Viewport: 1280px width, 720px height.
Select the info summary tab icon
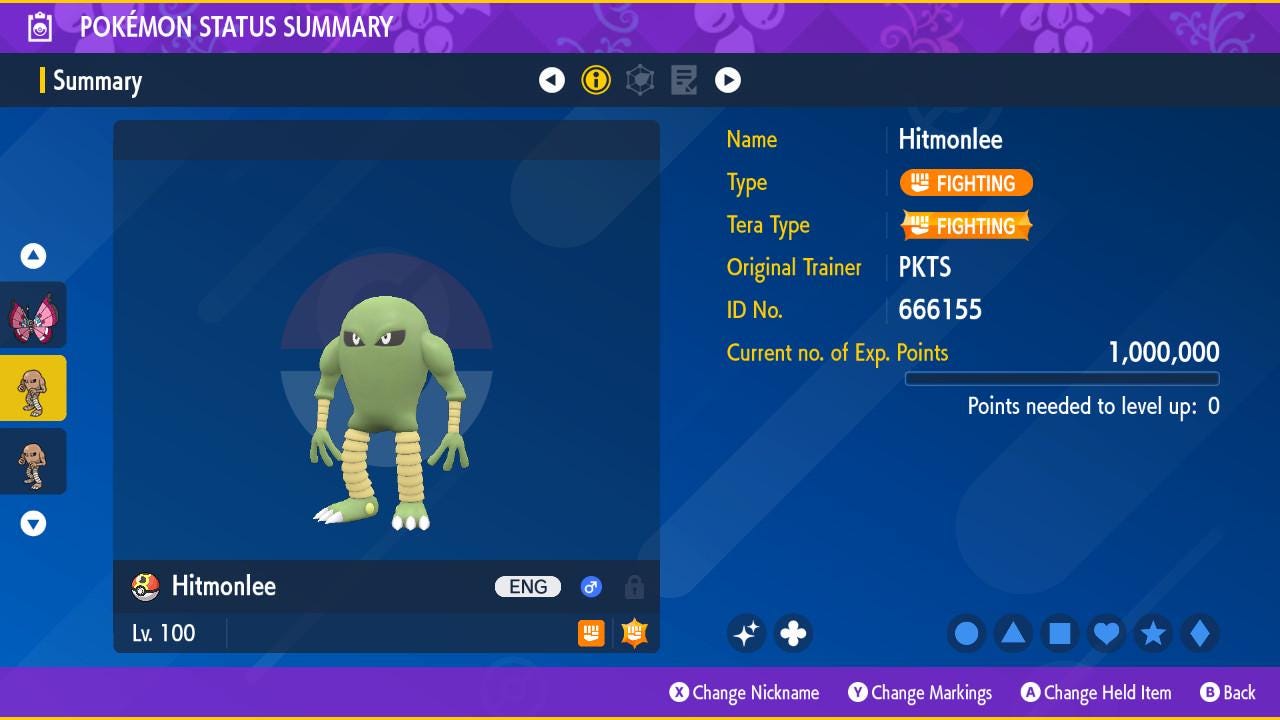[x=596, y=80]
